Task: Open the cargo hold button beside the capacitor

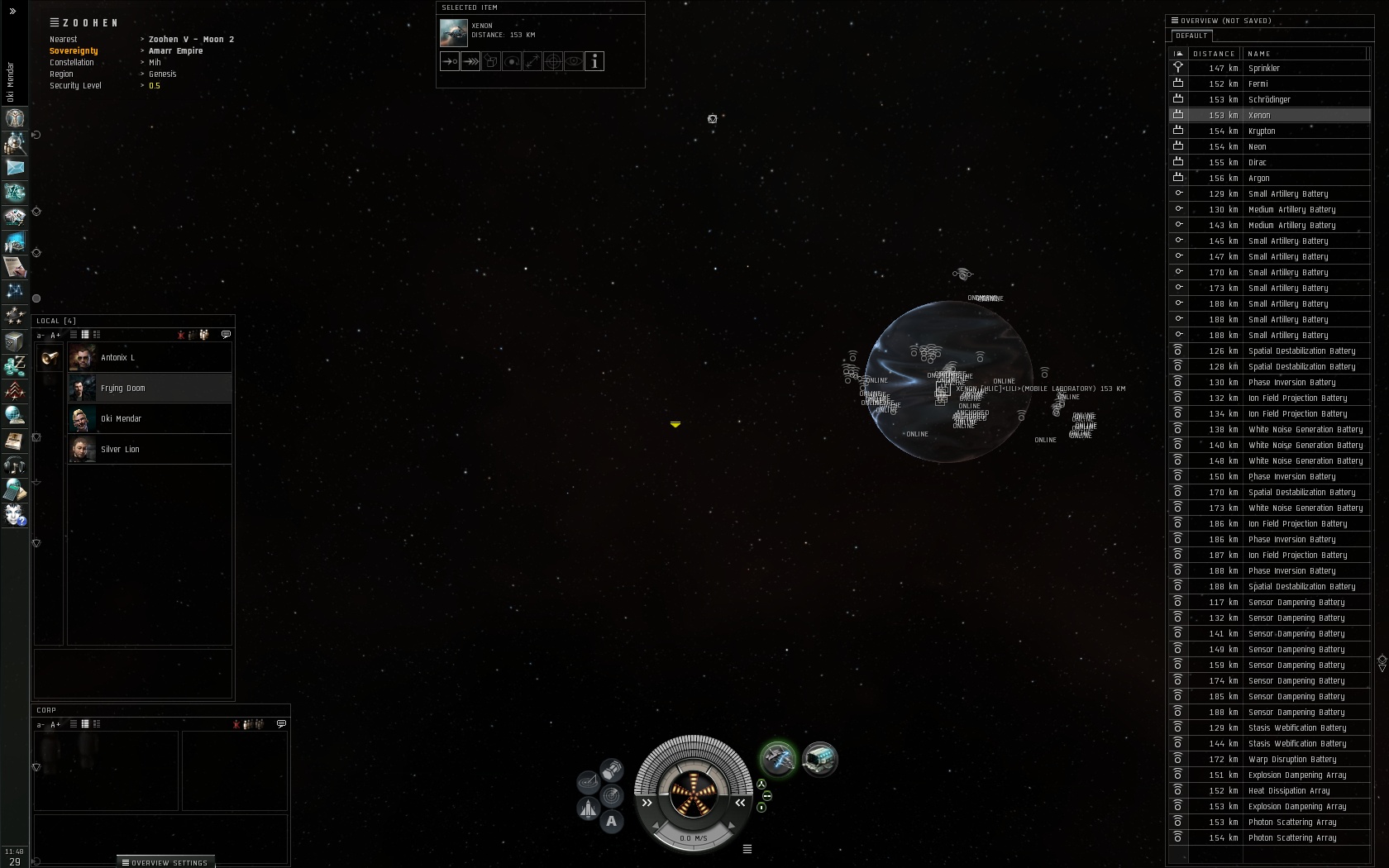Action: (612, 770)
